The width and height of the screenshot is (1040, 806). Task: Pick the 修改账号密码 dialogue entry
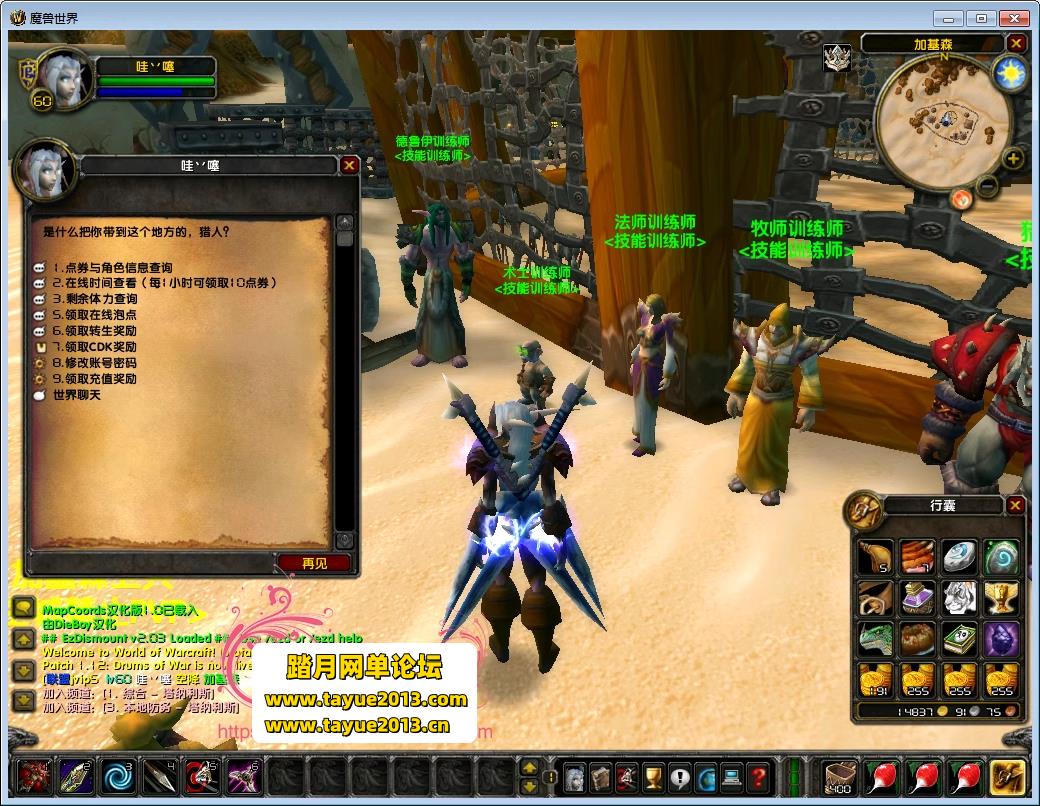tap(100, 363)
